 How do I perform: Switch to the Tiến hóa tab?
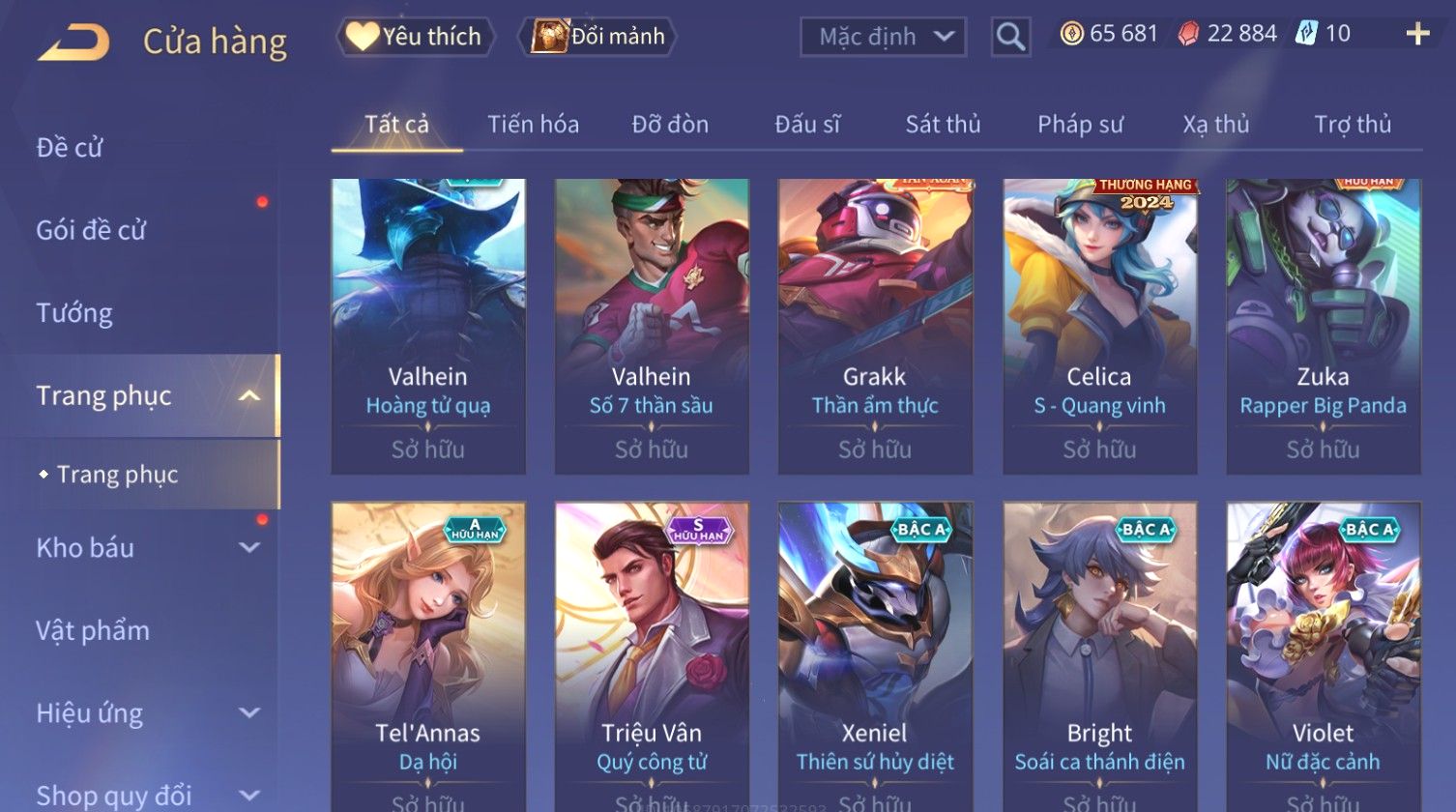(x=533, y=124)
